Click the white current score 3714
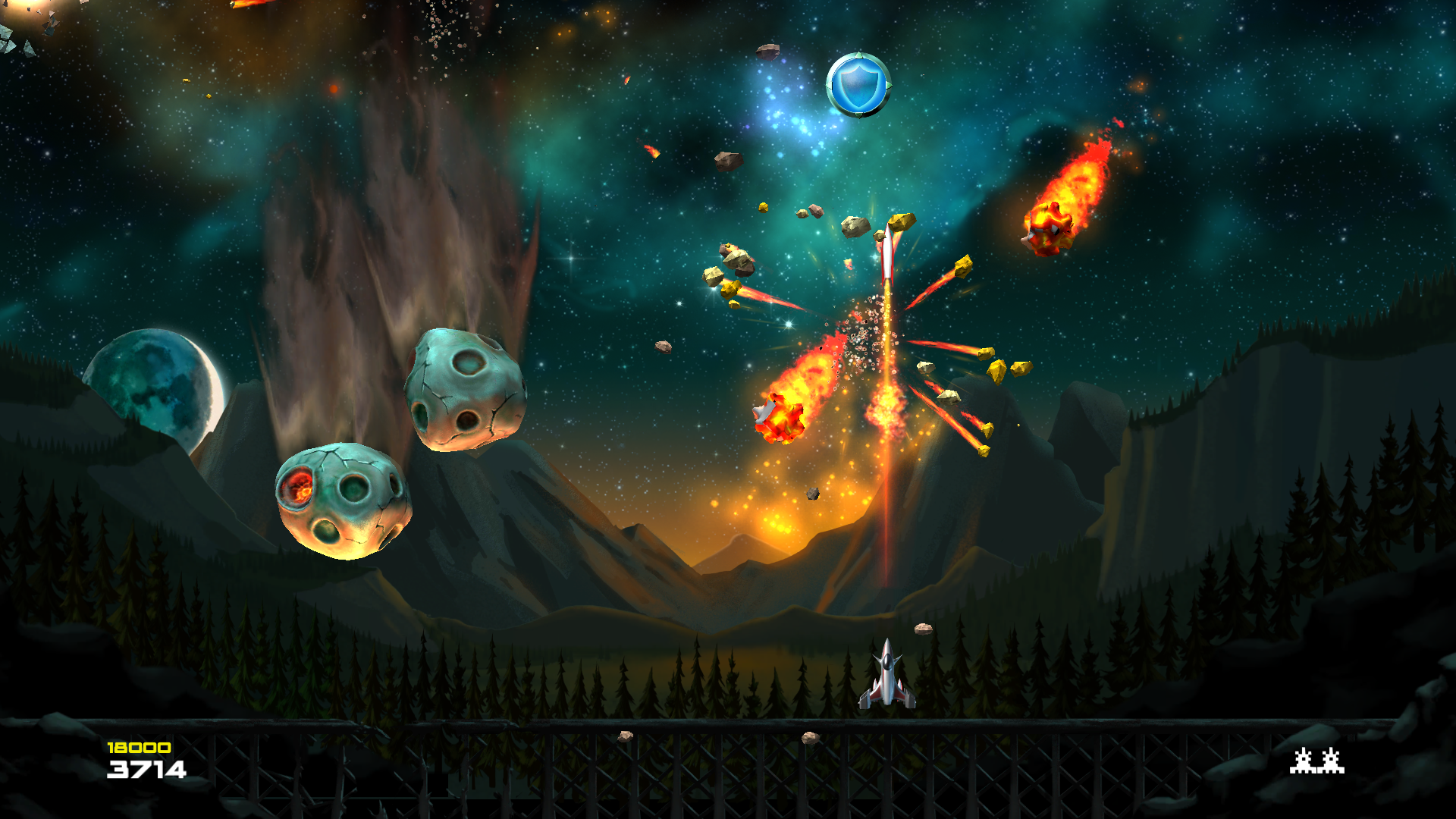 click(x=146, y=770)
